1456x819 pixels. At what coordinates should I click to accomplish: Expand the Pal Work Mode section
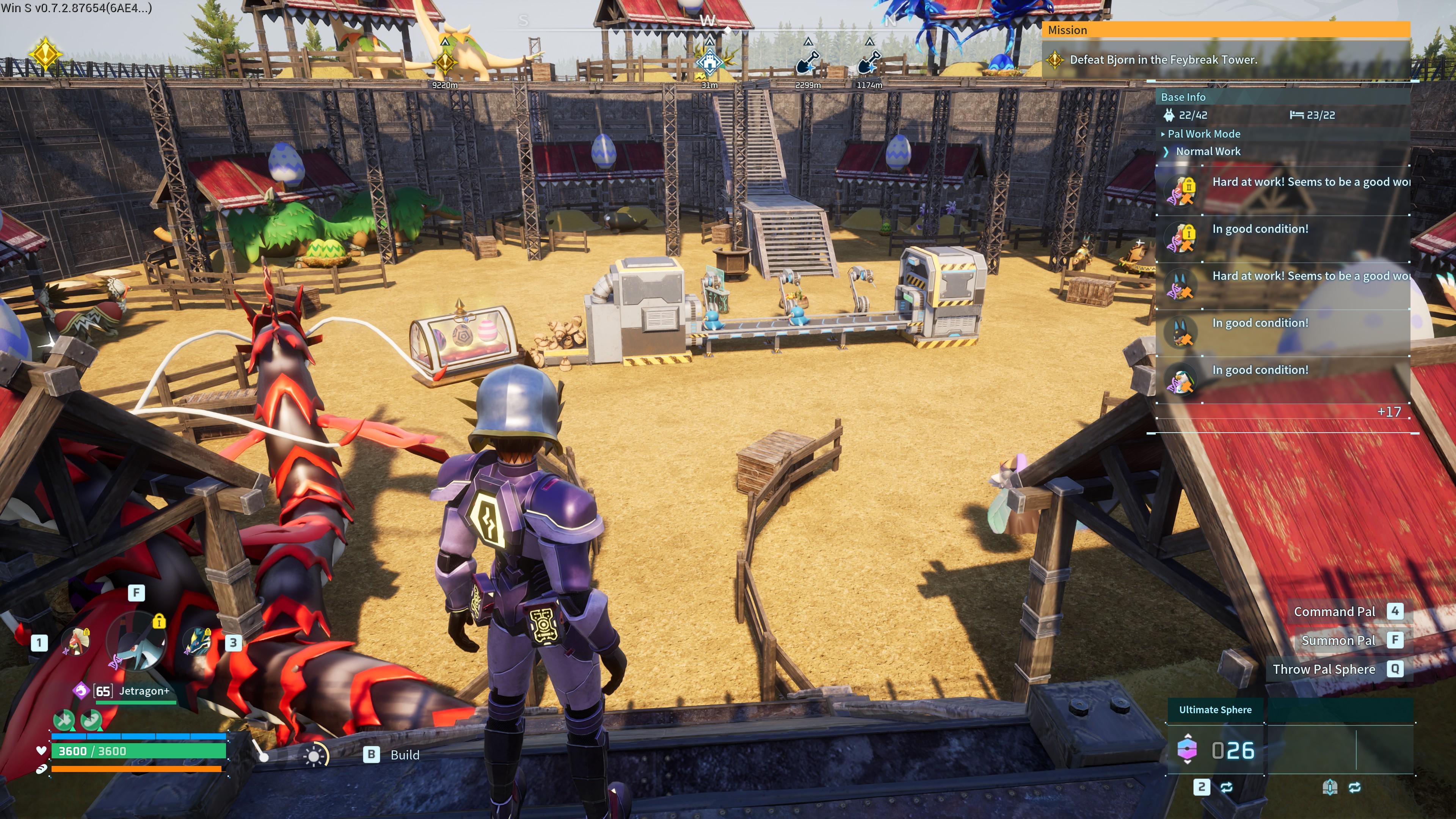[1204, 134]
